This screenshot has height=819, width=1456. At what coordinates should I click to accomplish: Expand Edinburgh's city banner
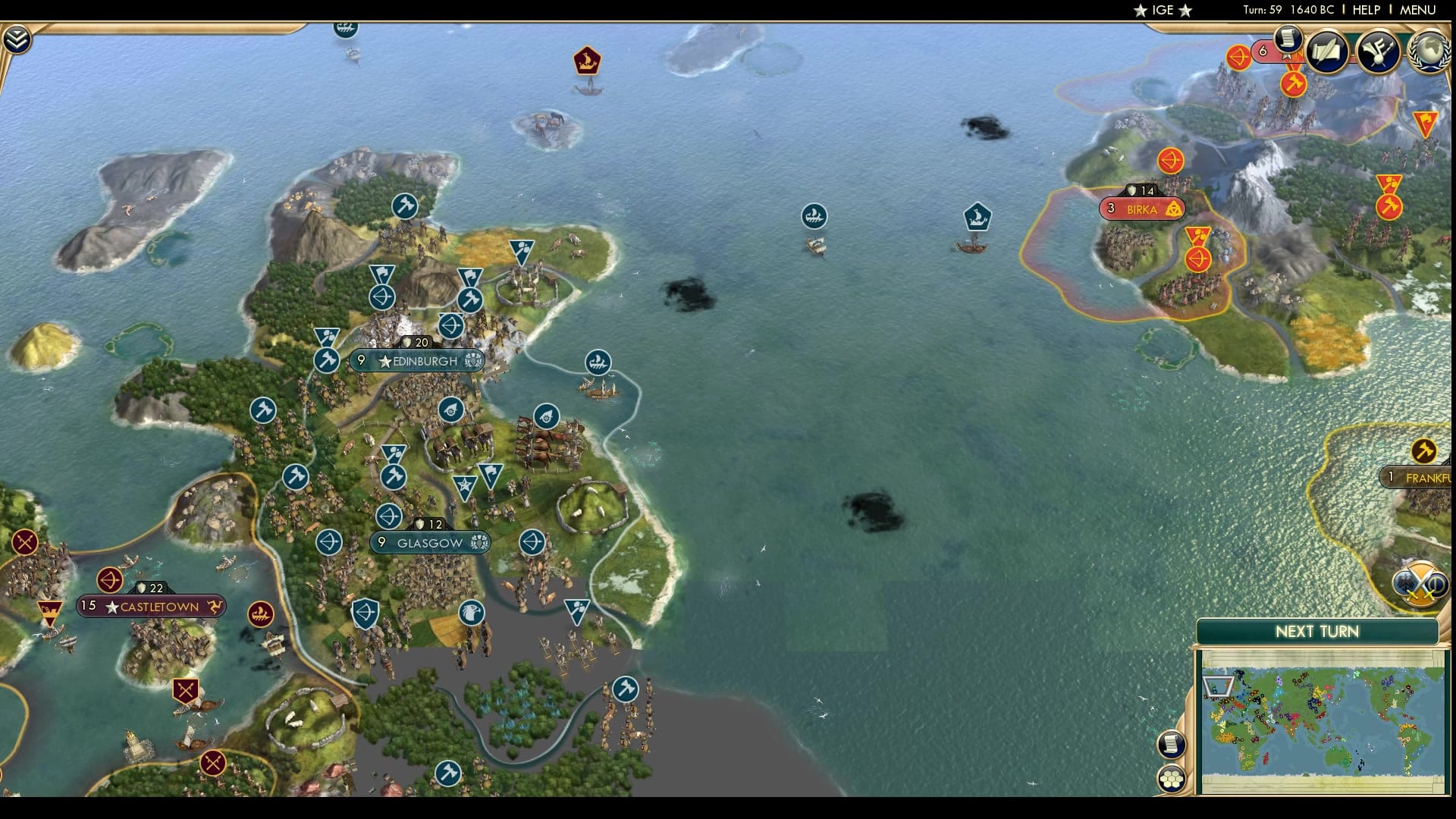[419, 362]
